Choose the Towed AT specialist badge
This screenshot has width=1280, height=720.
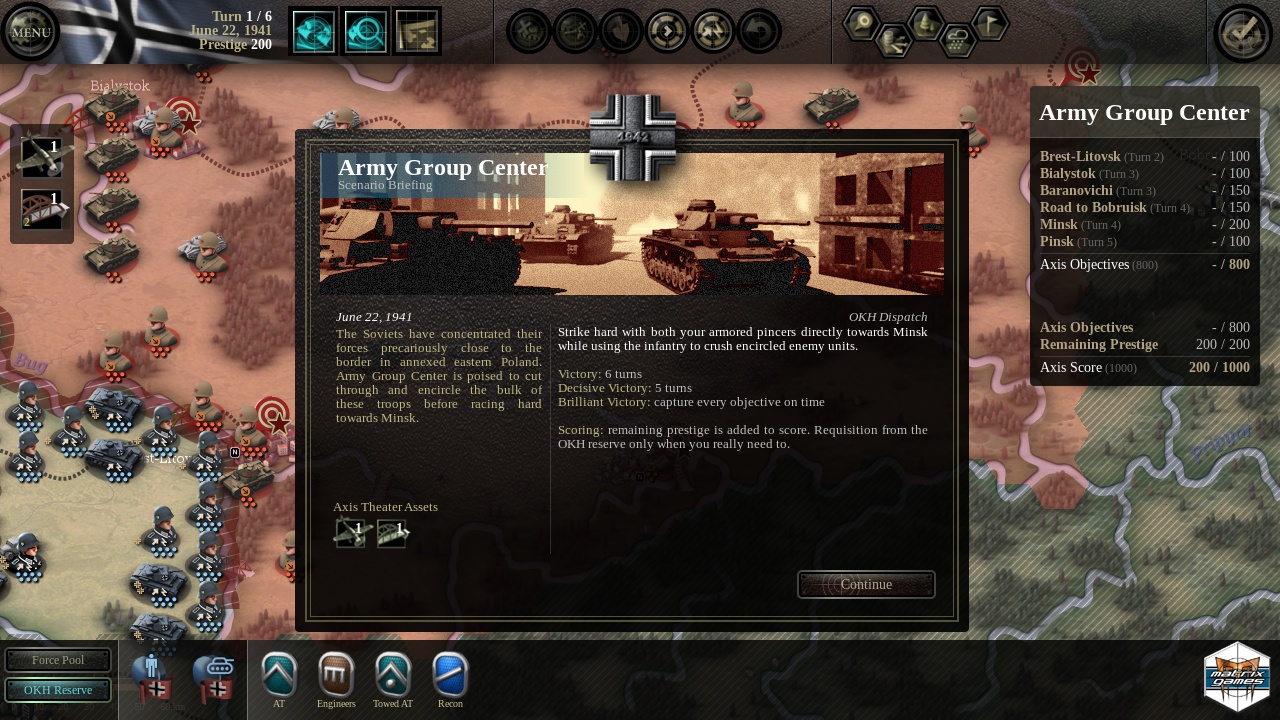393,675
